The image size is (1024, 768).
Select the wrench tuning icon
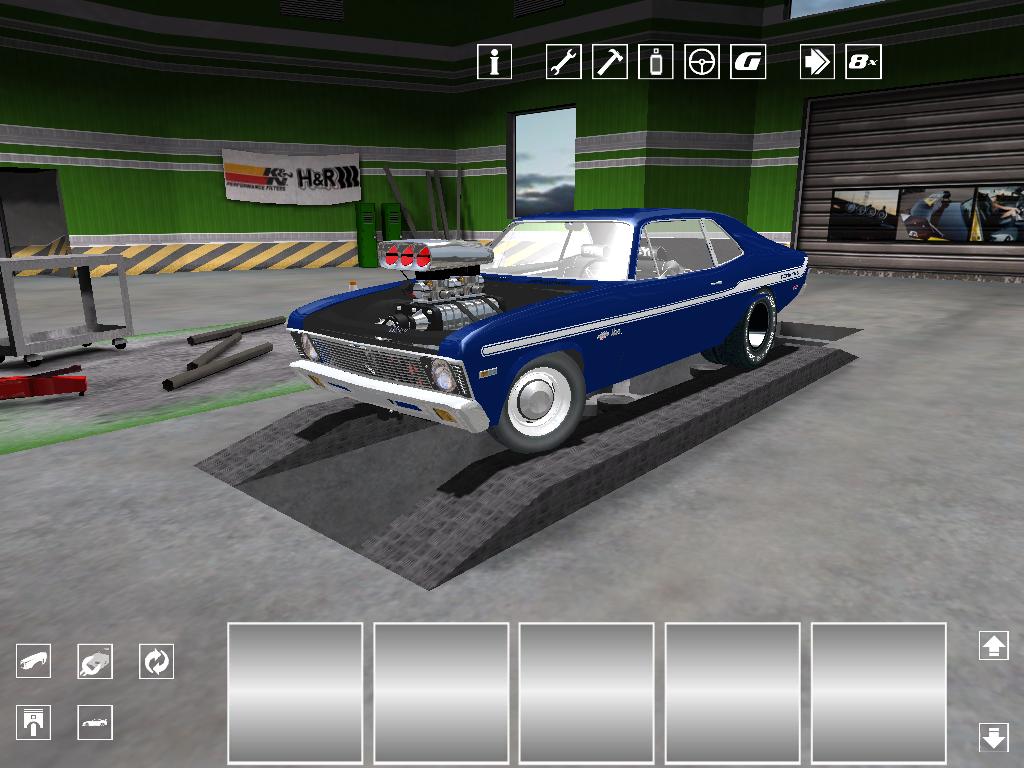563,62
